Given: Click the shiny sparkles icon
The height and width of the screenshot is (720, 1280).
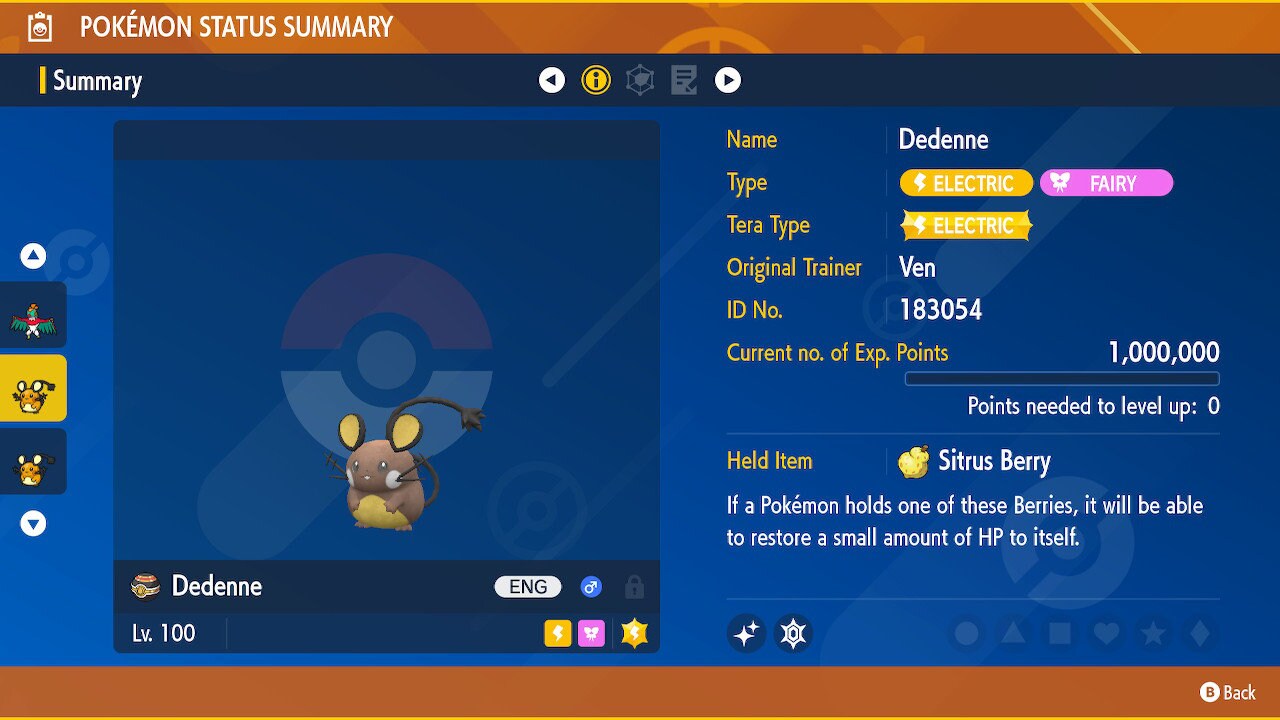Looking at the screenshot, I should 746,633.
